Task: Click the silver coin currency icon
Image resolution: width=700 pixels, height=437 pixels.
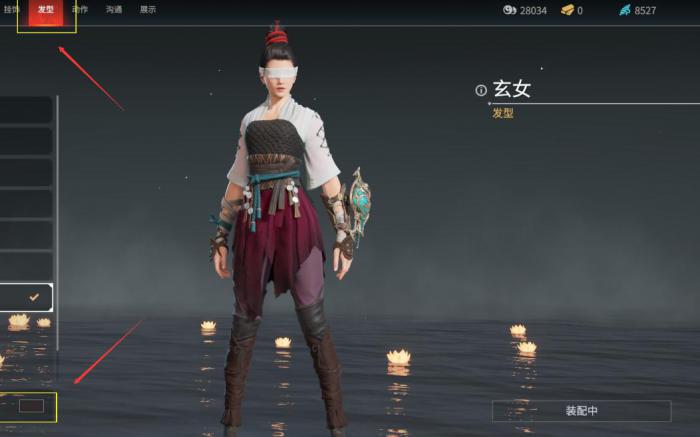Action: coord(509,10)
